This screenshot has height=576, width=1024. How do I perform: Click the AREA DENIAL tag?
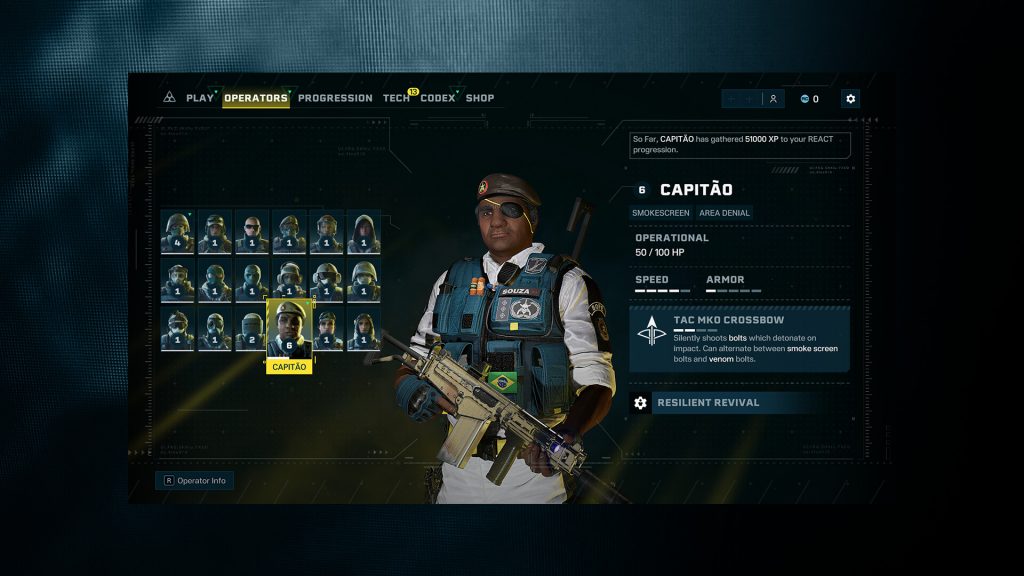[x=725, y=213]
